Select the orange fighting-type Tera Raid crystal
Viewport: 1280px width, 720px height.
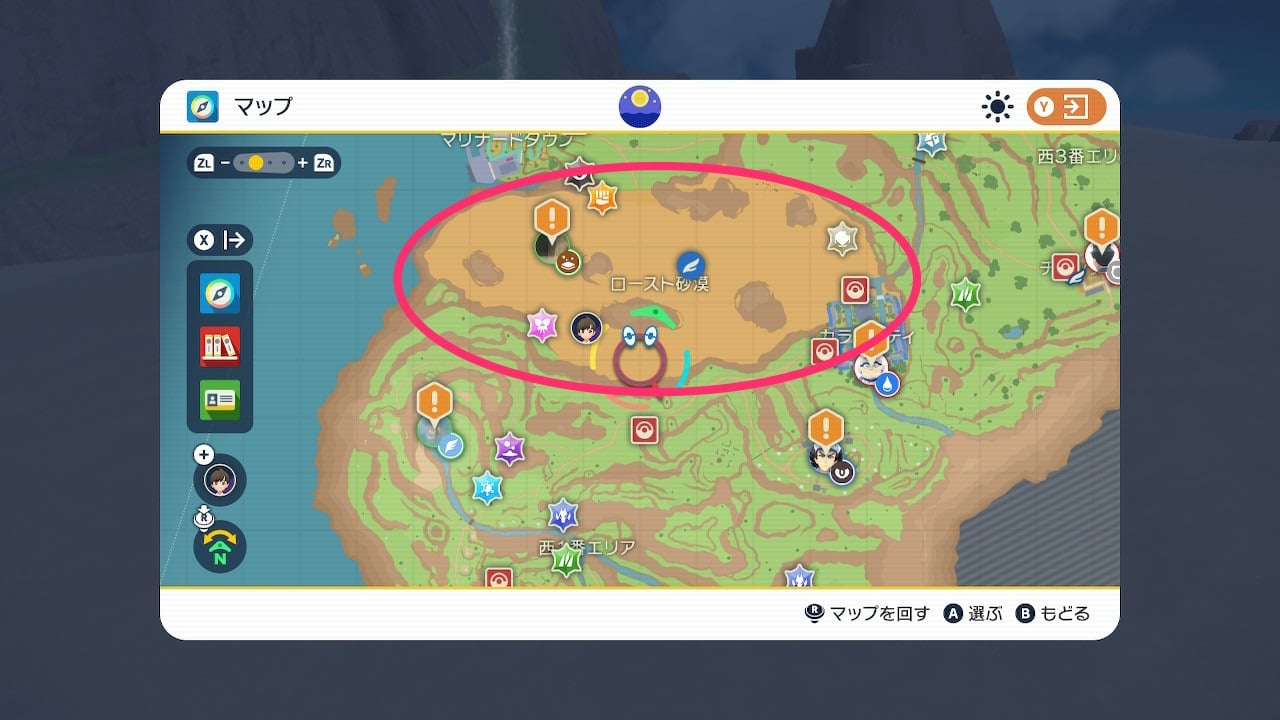tap(602, 197)
